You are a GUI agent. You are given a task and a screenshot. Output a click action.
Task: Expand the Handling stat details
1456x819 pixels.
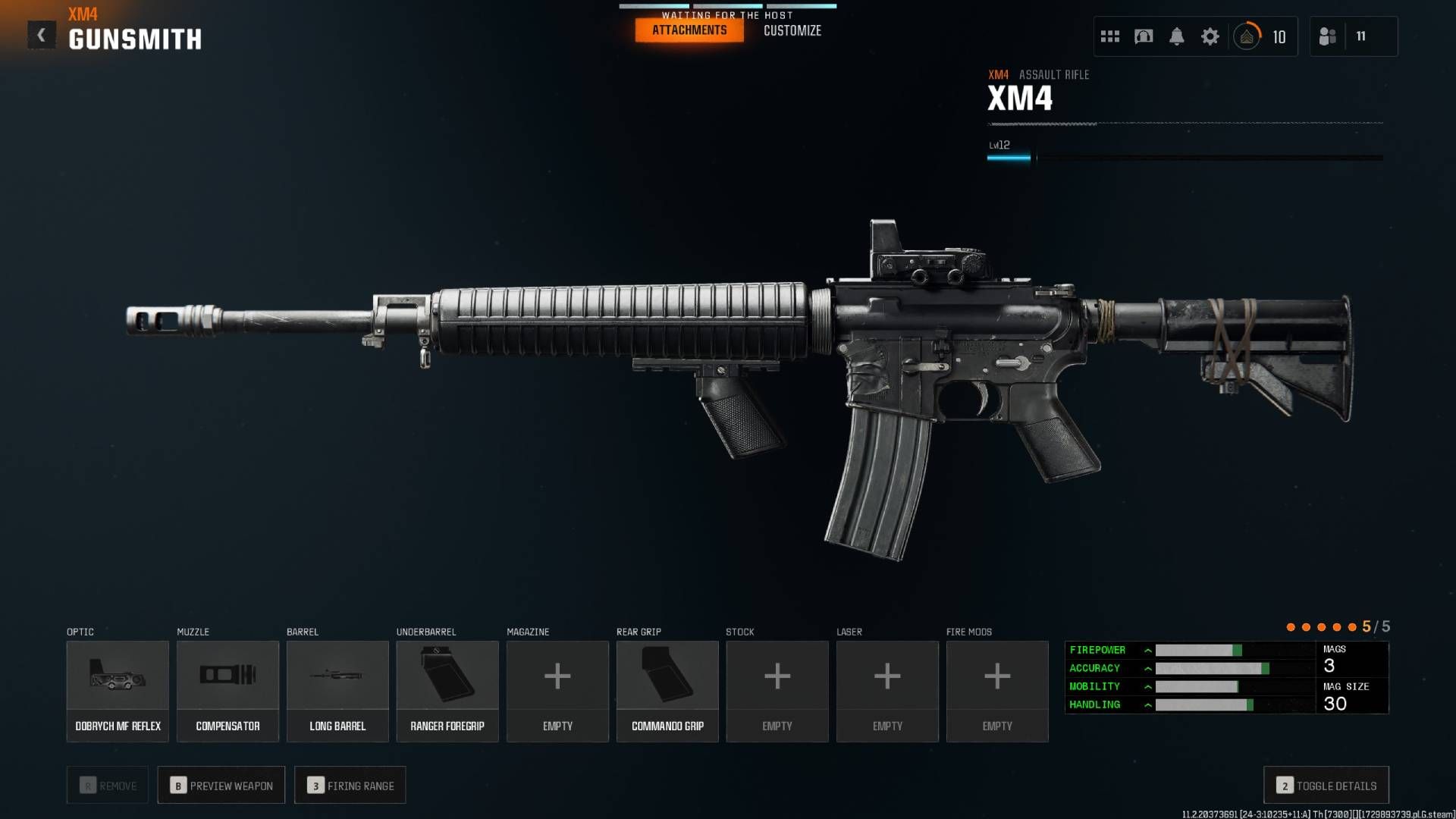click(x=1149, y=704)
